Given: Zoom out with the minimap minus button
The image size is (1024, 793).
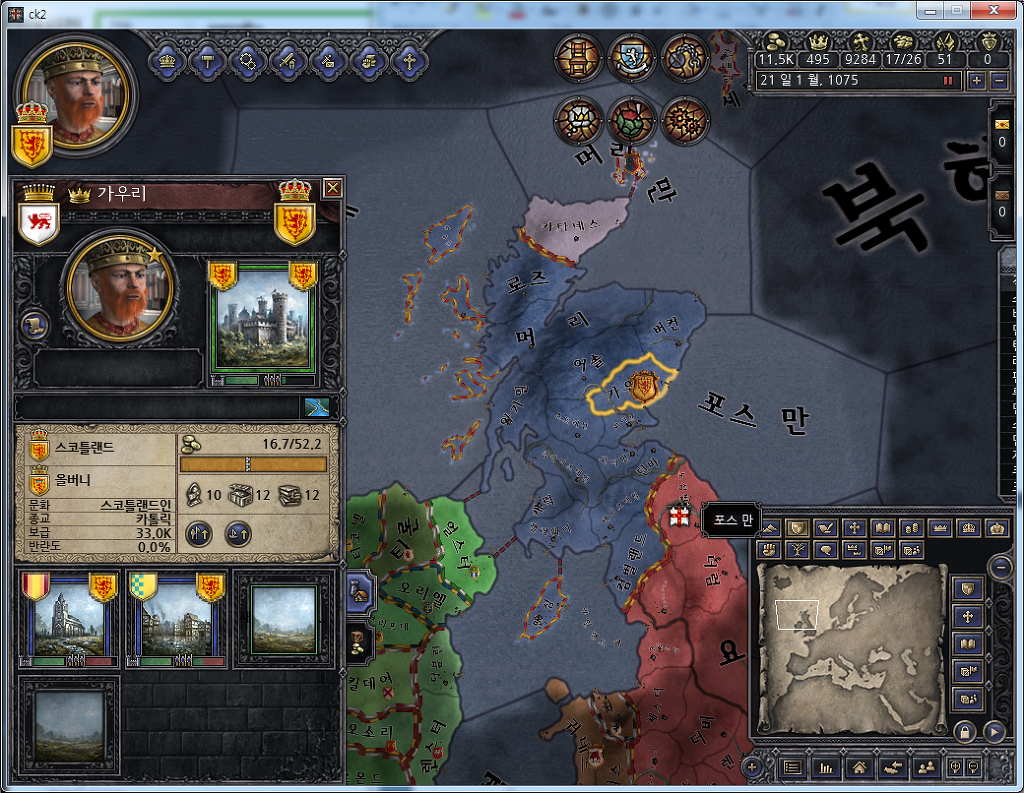Looking at the screenshot, I should pyautogui.click(x=1000, y=567).
